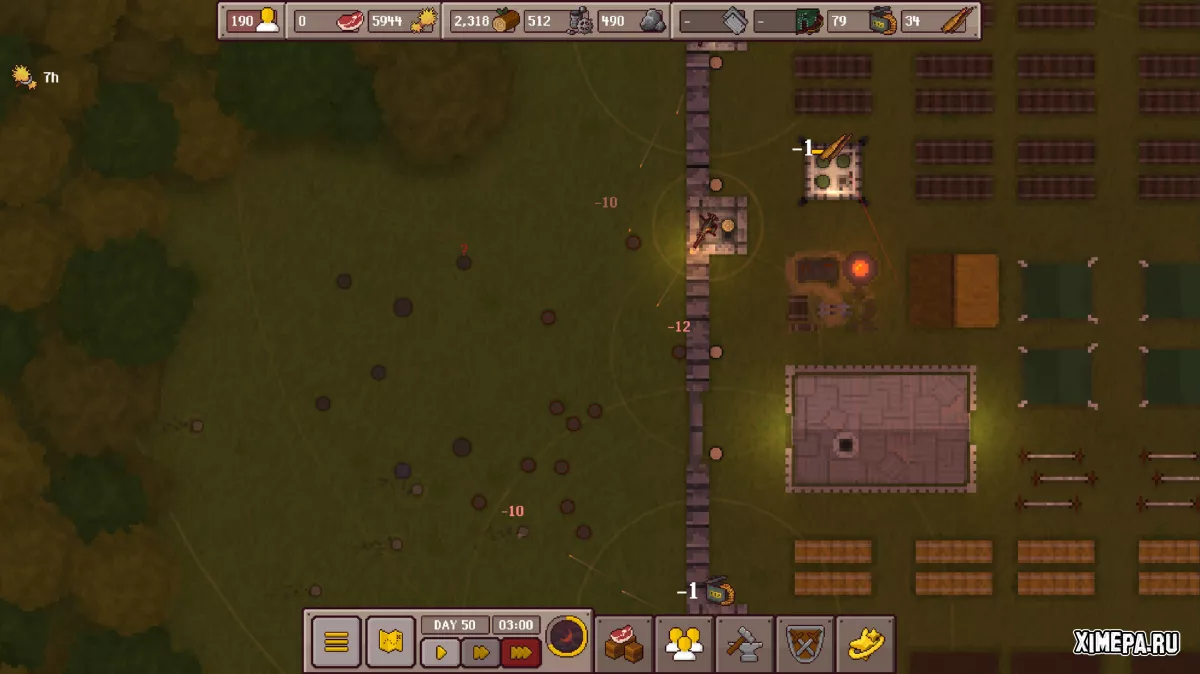1200x674 pixels.
Task: Open the golden crown panel
Action: 865,642
